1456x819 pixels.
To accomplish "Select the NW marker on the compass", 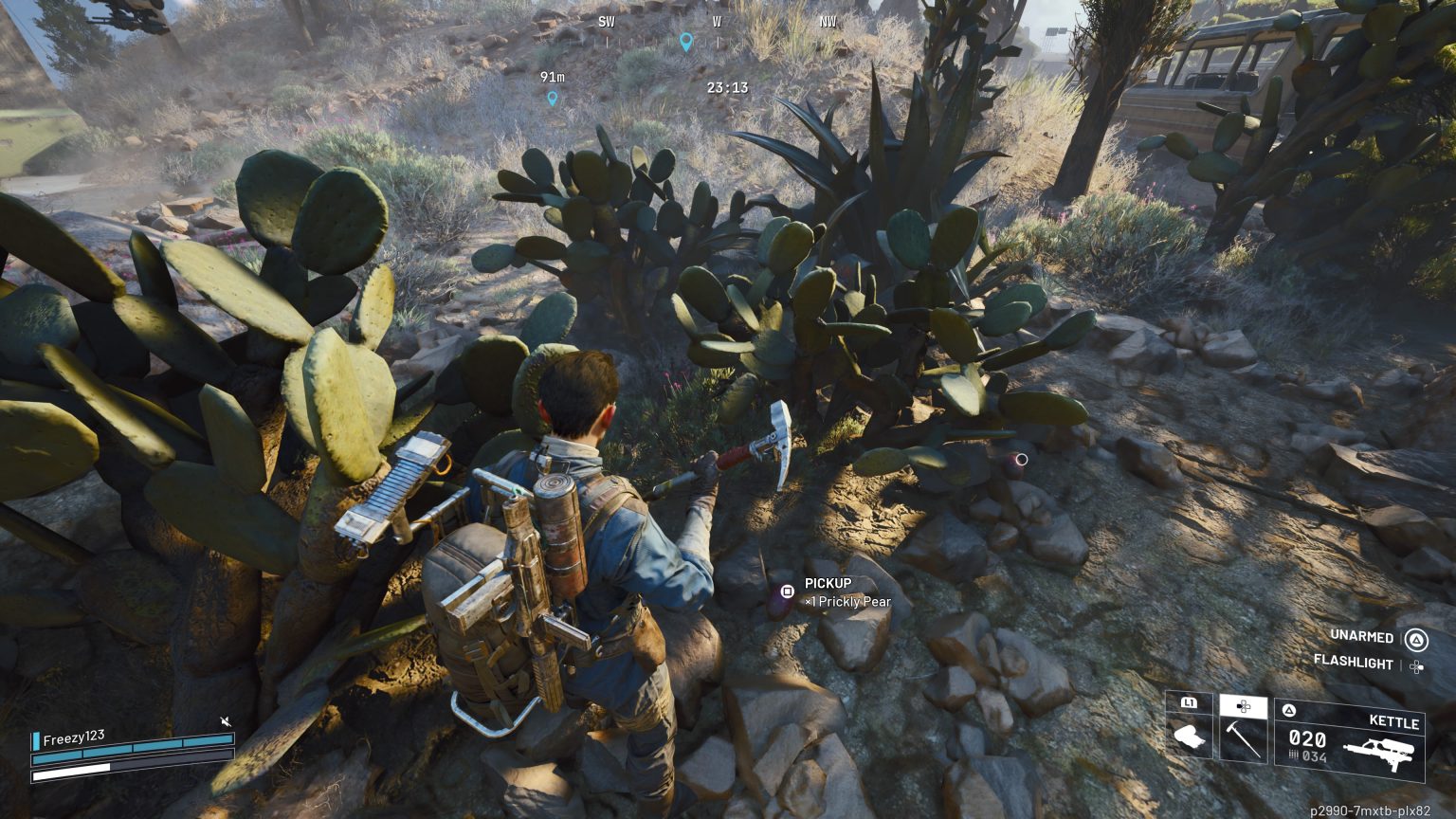I will click(x=828, y=22).
